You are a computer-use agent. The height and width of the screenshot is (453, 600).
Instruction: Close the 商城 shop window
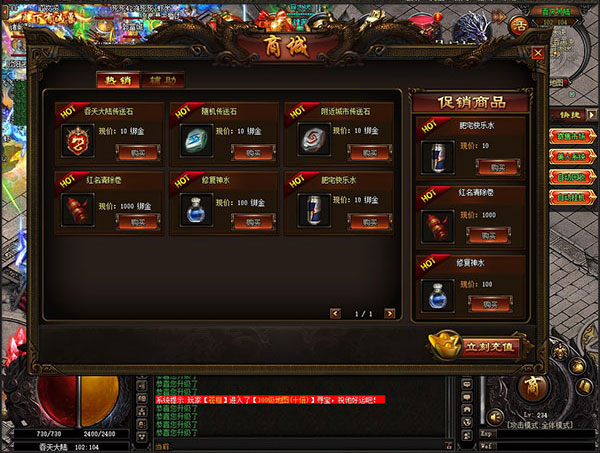pyautogui.click(x=538, y=54)
